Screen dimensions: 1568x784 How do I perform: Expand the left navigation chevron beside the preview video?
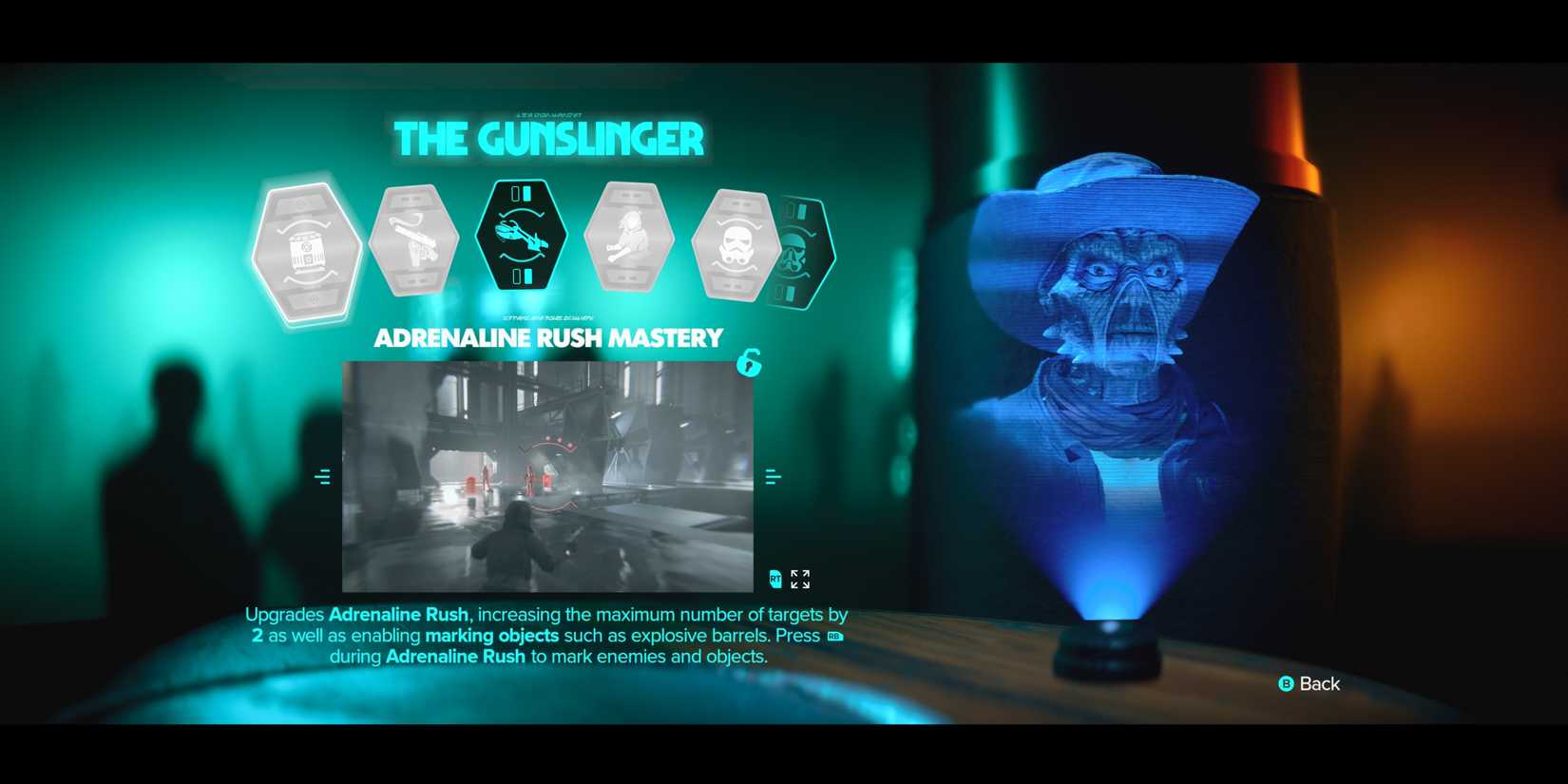pos(322,477)
